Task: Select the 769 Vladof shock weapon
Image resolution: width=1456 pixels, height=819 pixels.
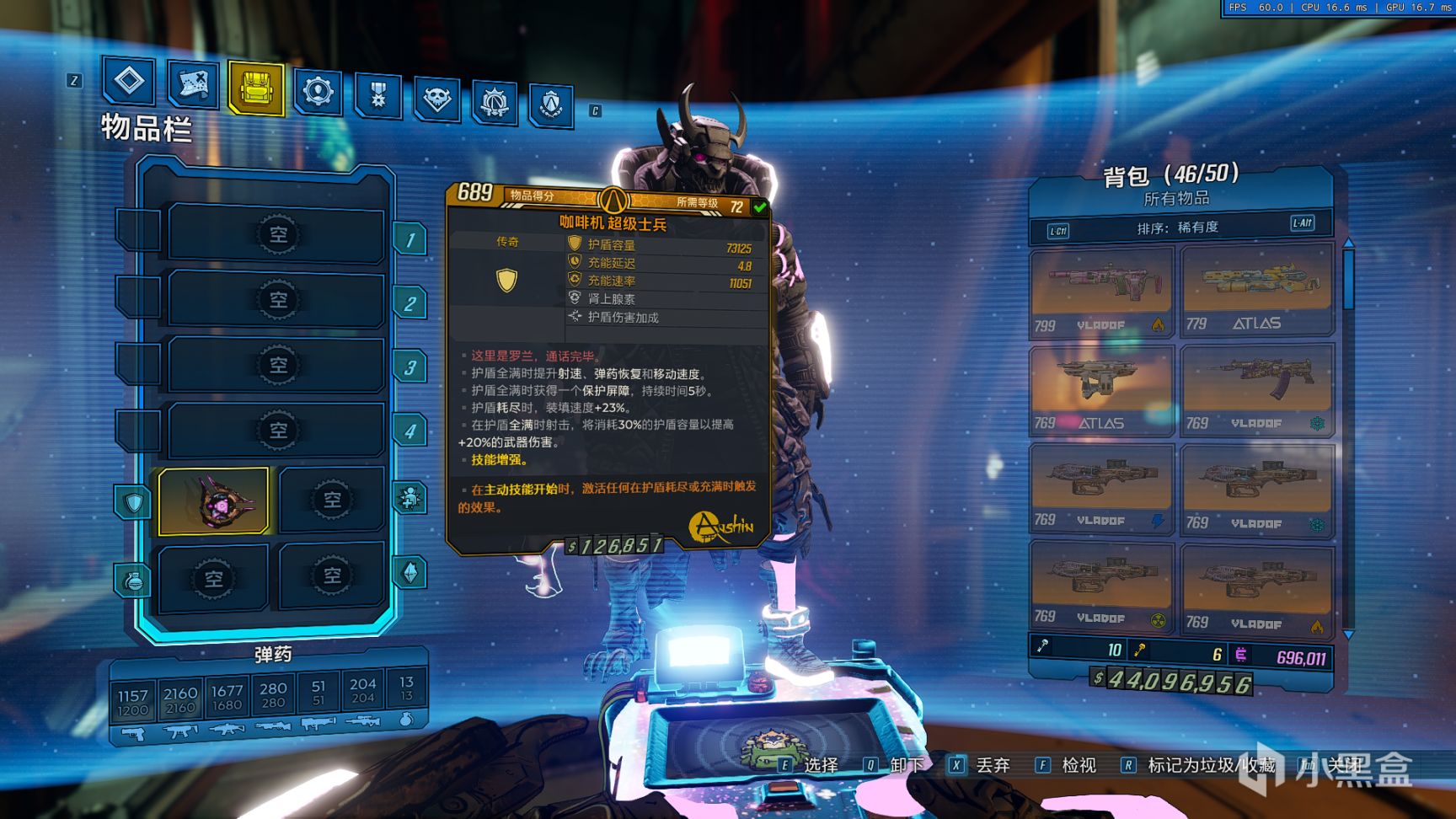Action: tap(1100, 489)
